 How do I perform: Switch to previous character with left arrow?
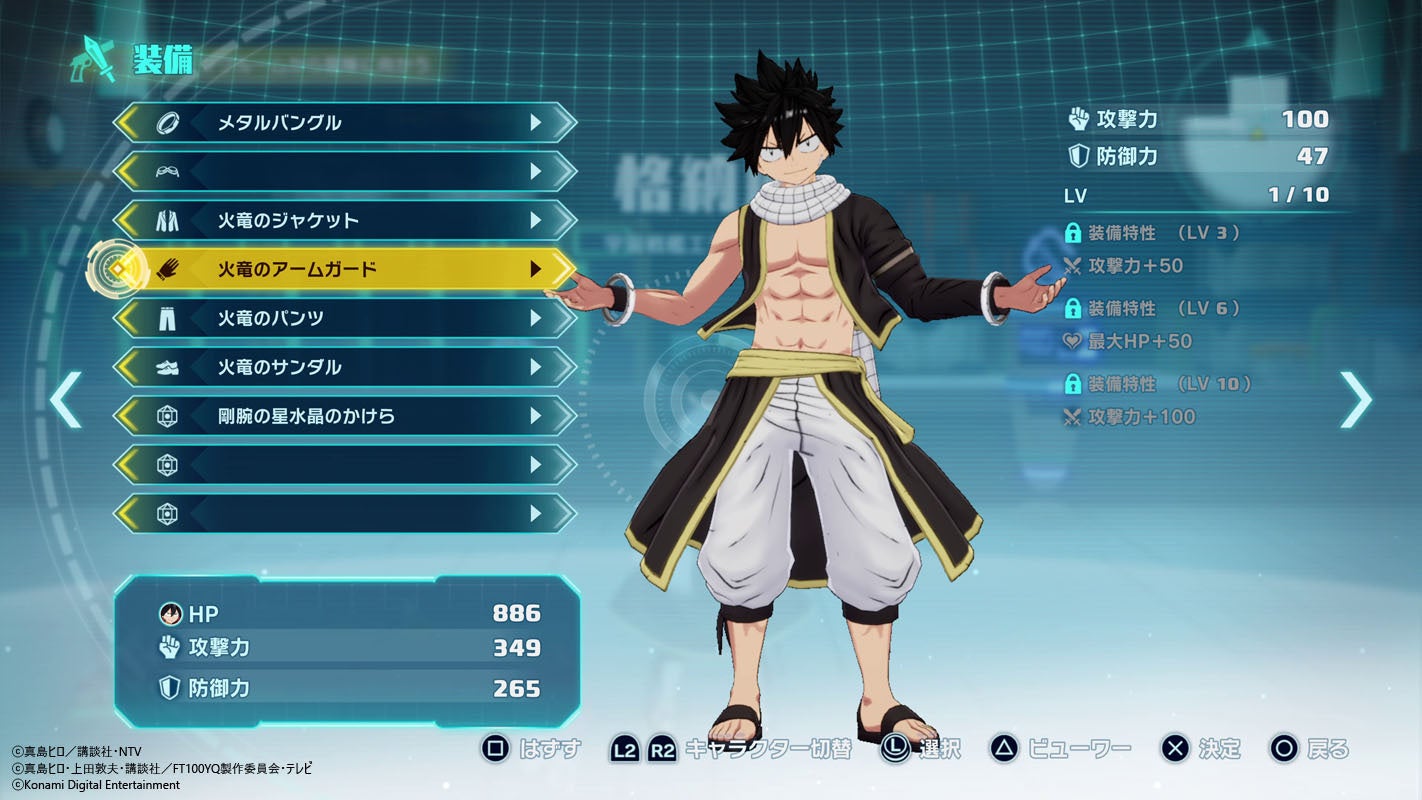click(x=66, y=400)
